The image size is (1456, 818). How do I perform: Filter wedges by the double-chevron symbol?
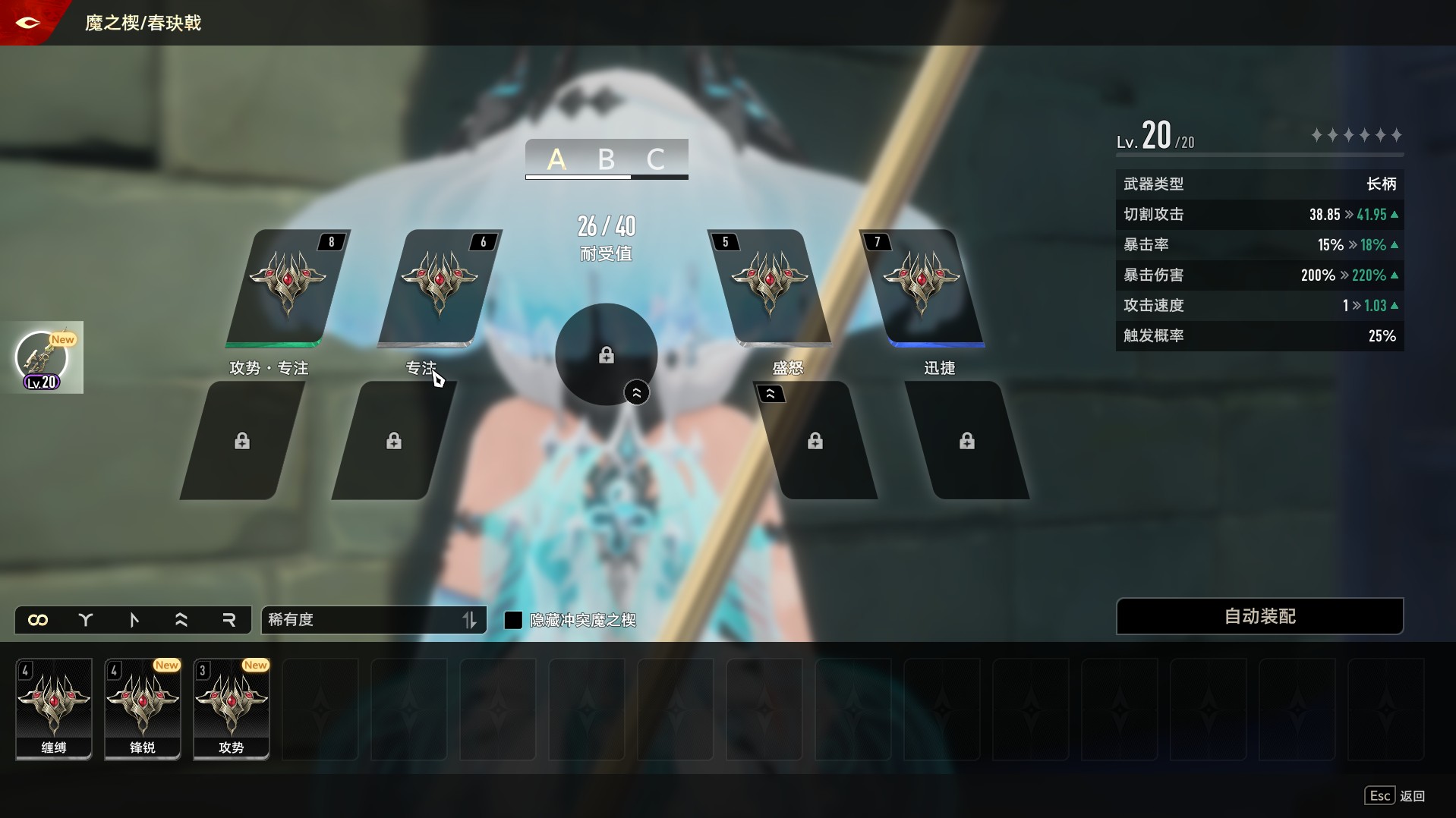[181, 620]
